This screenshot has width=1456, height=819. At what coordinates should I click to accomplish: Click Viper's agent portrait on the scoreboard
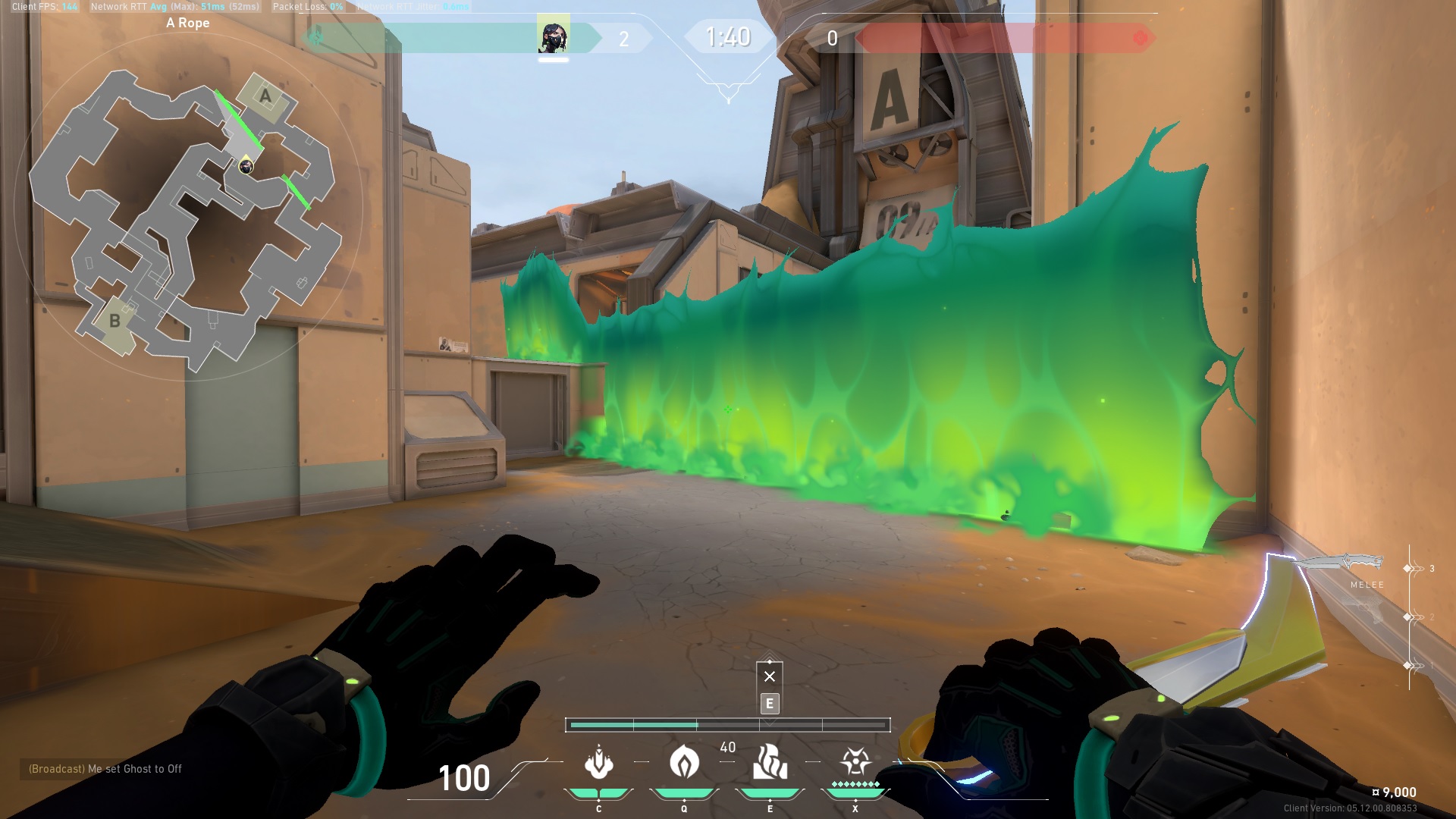[x=554, y=36]
